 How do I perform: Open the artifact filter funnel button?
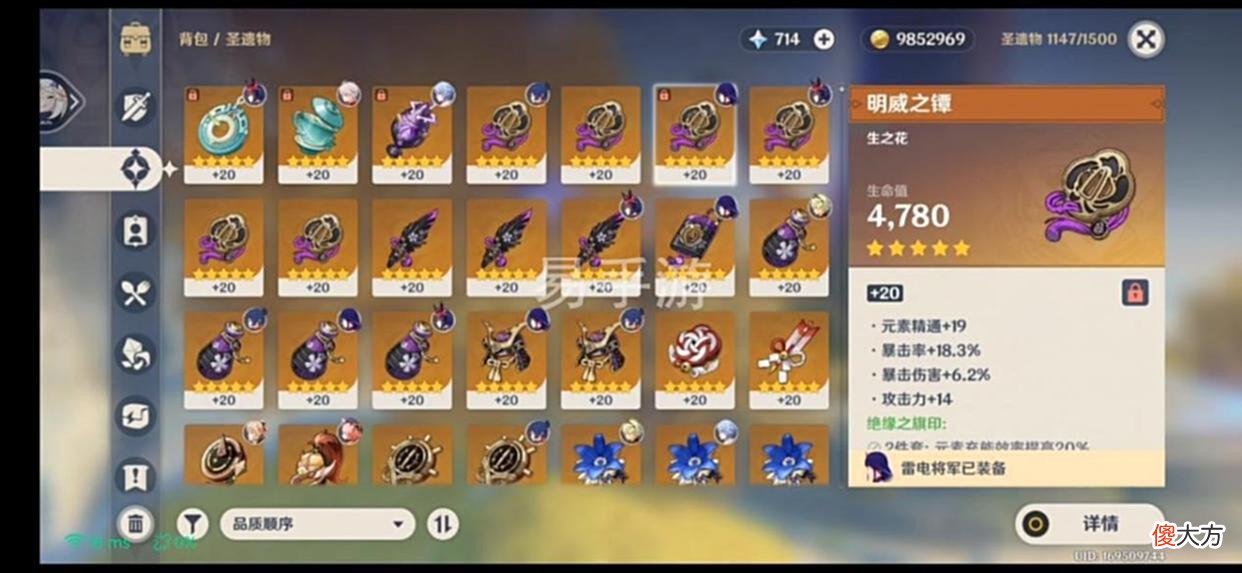click(x=193, y=523)
